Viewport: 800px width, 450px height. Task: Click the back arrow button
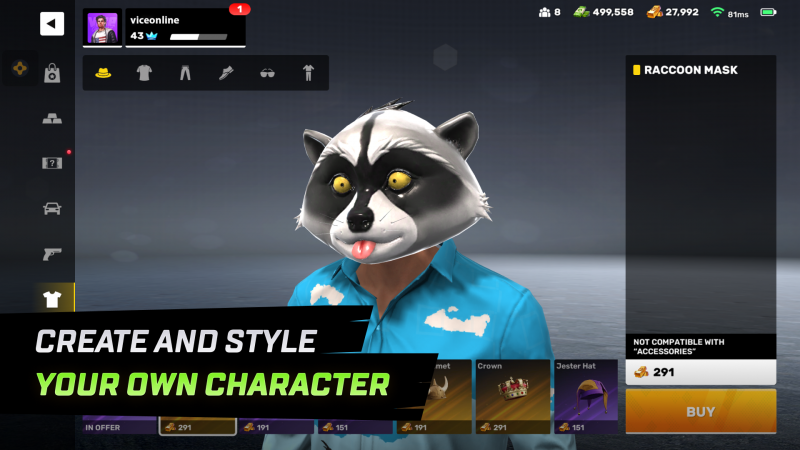click(x=52, y=24)
